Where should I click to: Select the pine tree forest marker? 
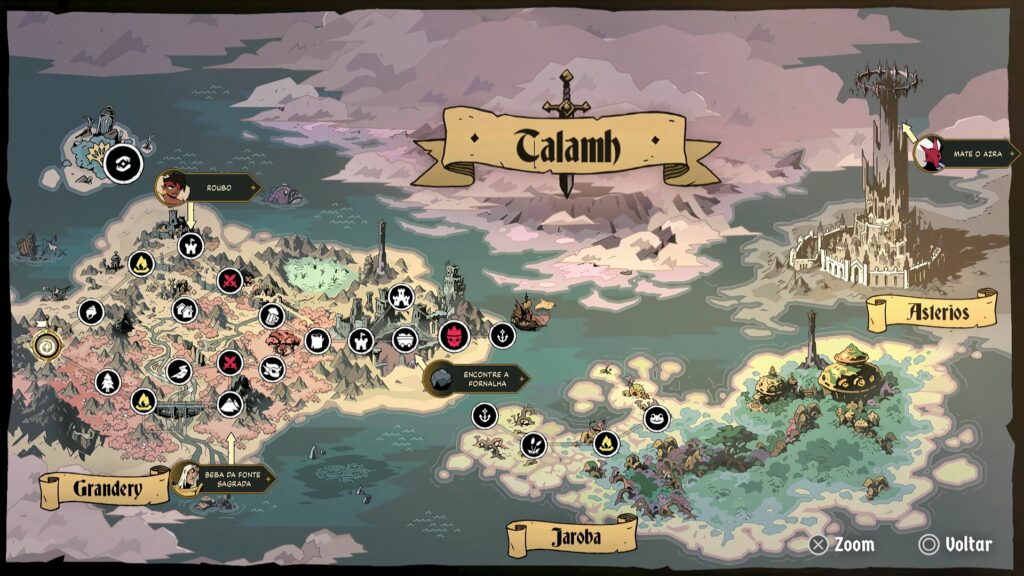107,381
